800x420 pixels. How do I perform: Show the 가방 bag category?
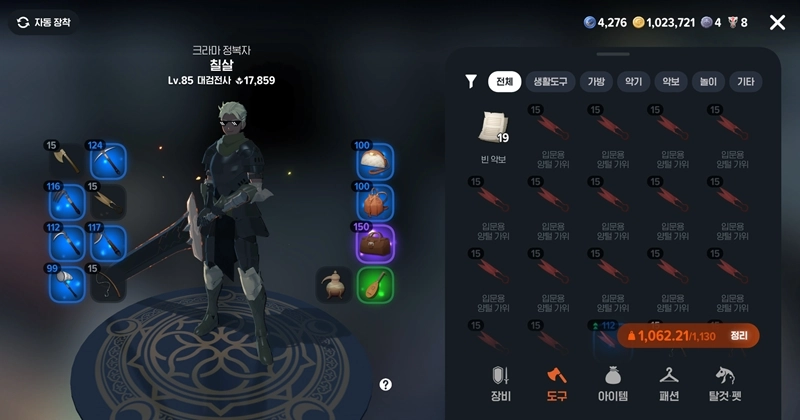click(x=597, y=82)
